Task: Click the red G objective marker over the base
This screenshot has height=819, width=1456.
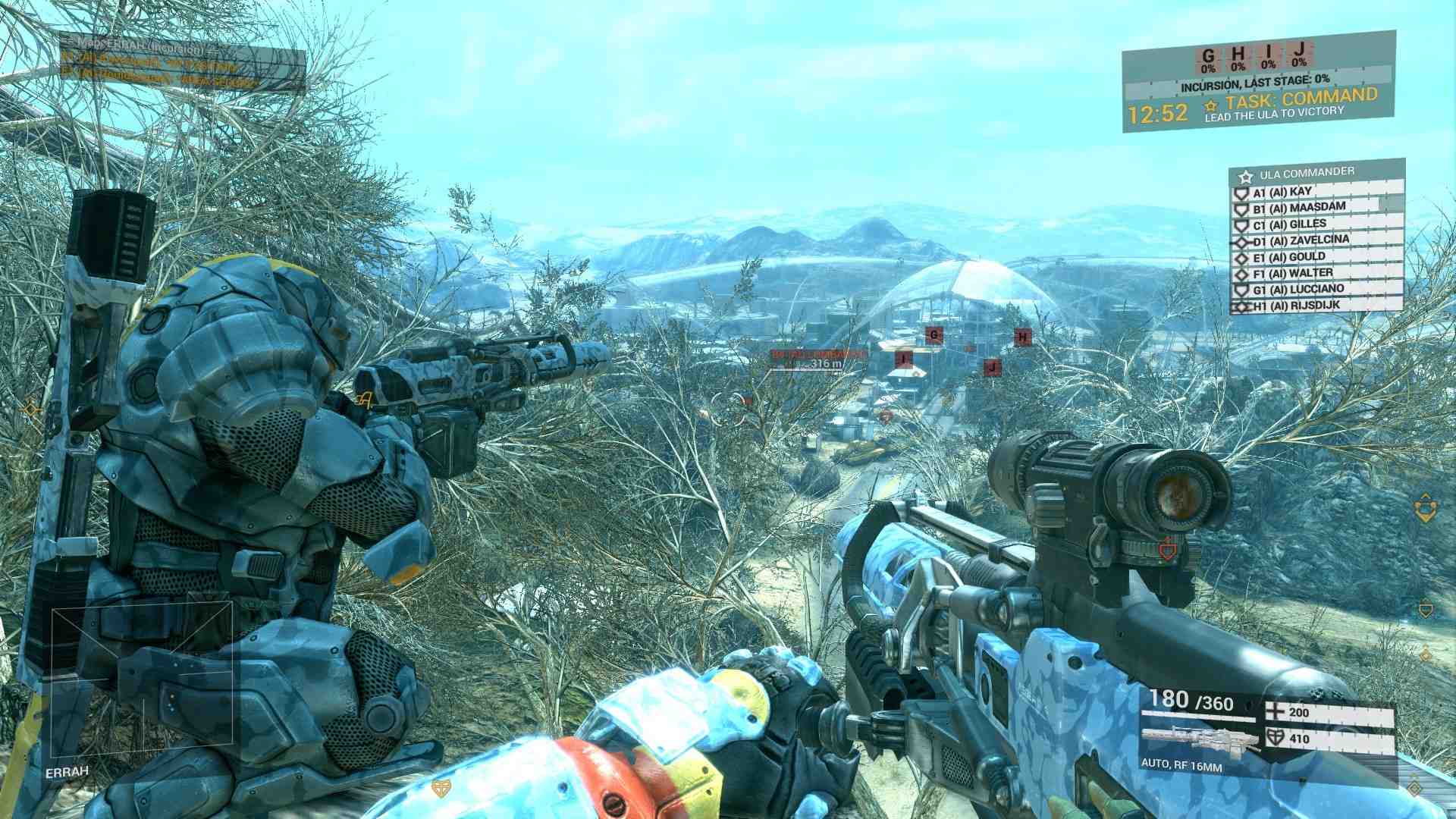Action: tap(934, 334)
